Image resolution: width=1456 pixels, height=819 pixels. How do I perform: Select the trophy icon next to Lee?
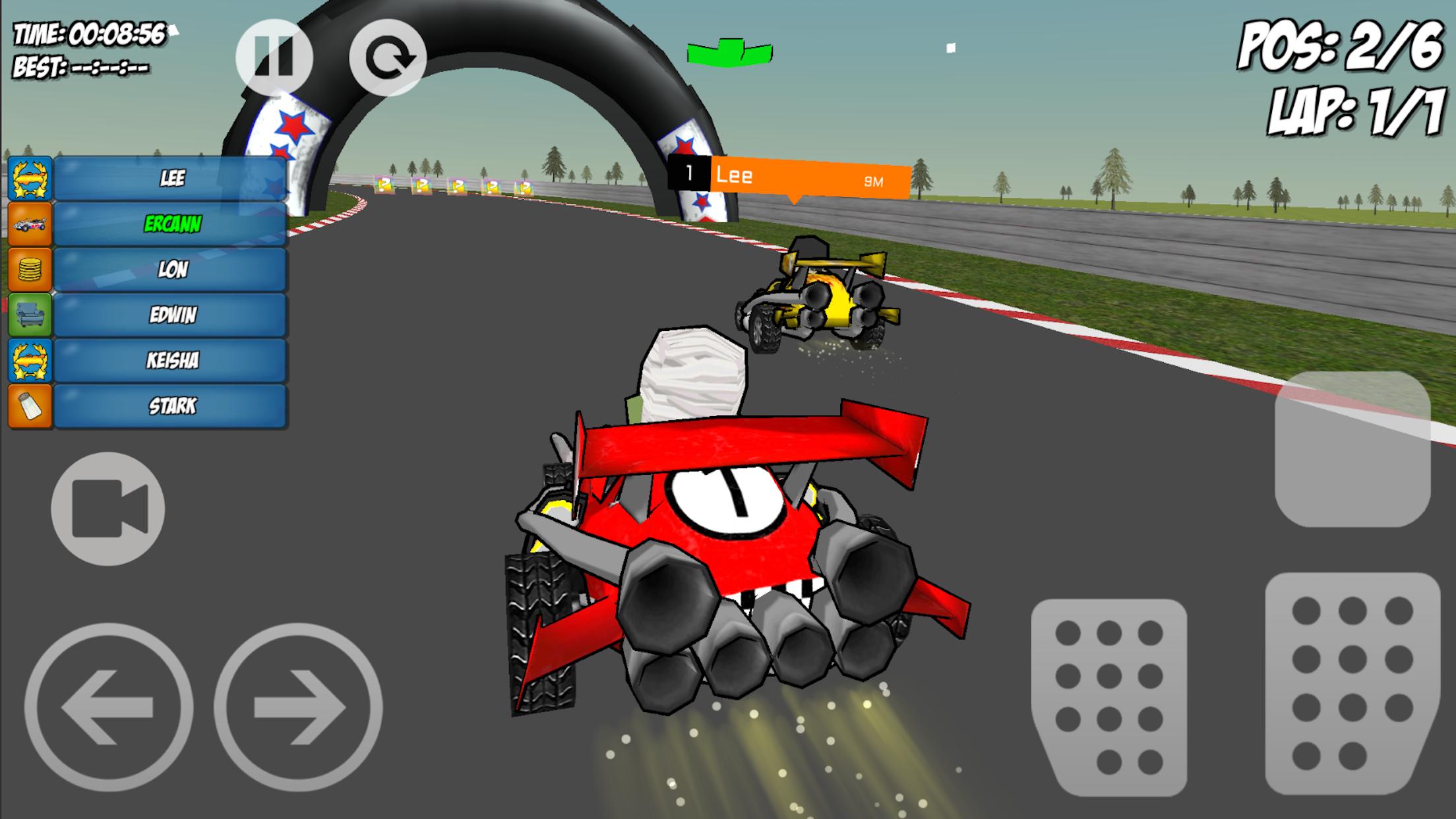pyautogui.click(x=30, y=177)
